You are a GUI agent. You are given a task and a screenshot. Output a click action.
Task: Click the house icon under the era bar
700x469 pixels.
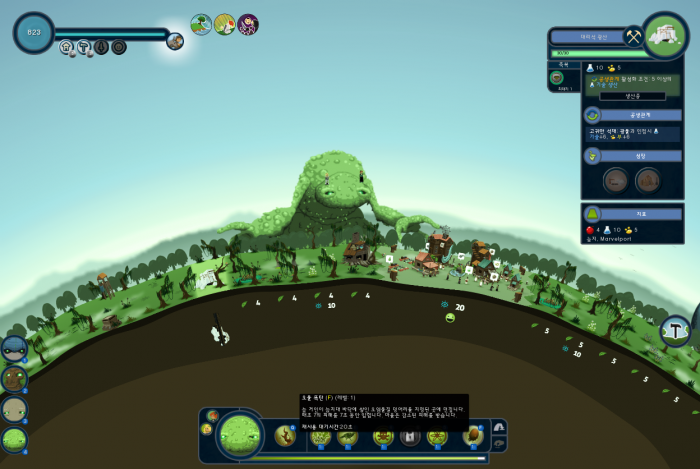click(67, 46)
